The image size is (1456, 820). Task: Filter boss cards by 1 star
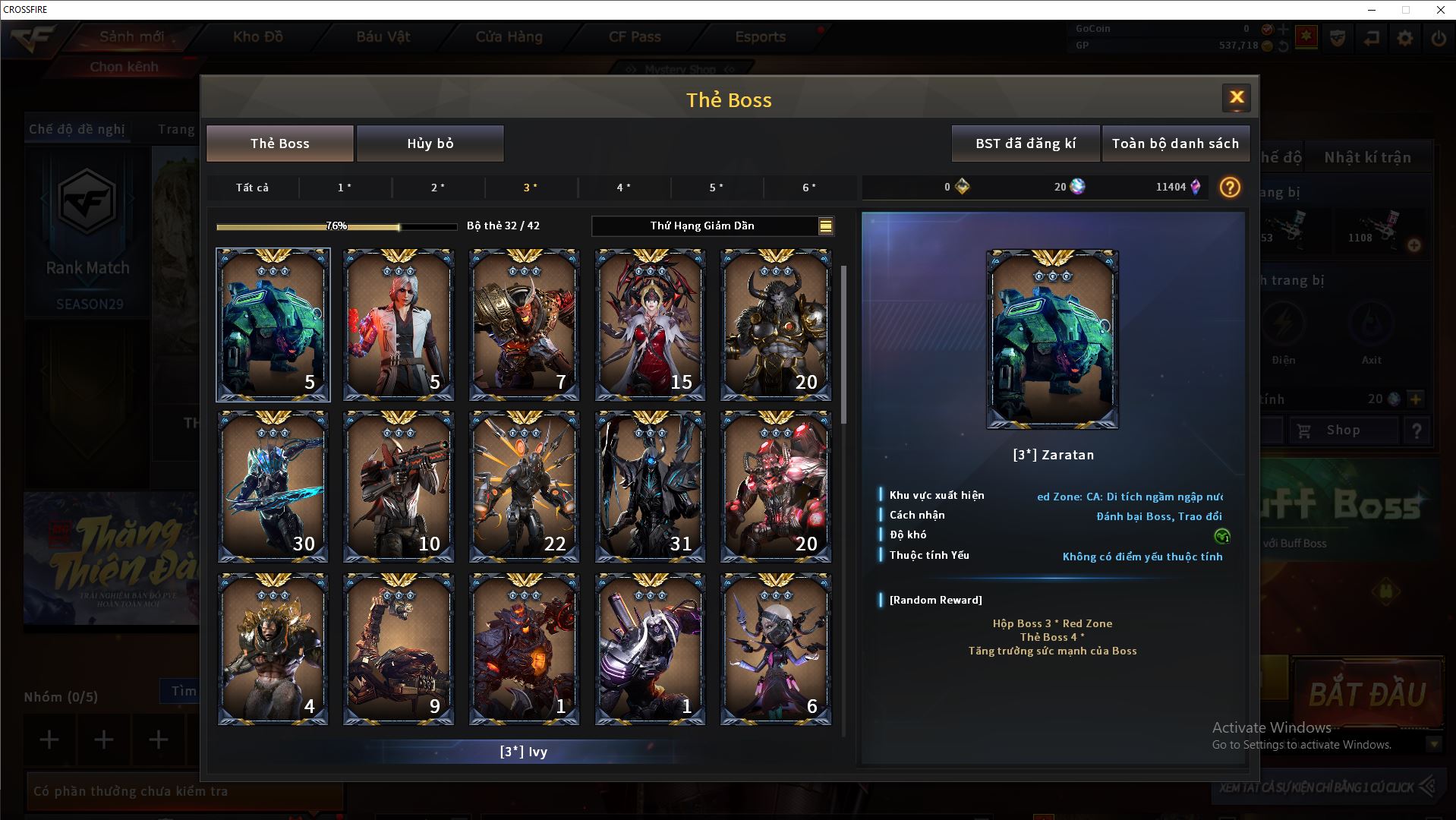point(345,188)
